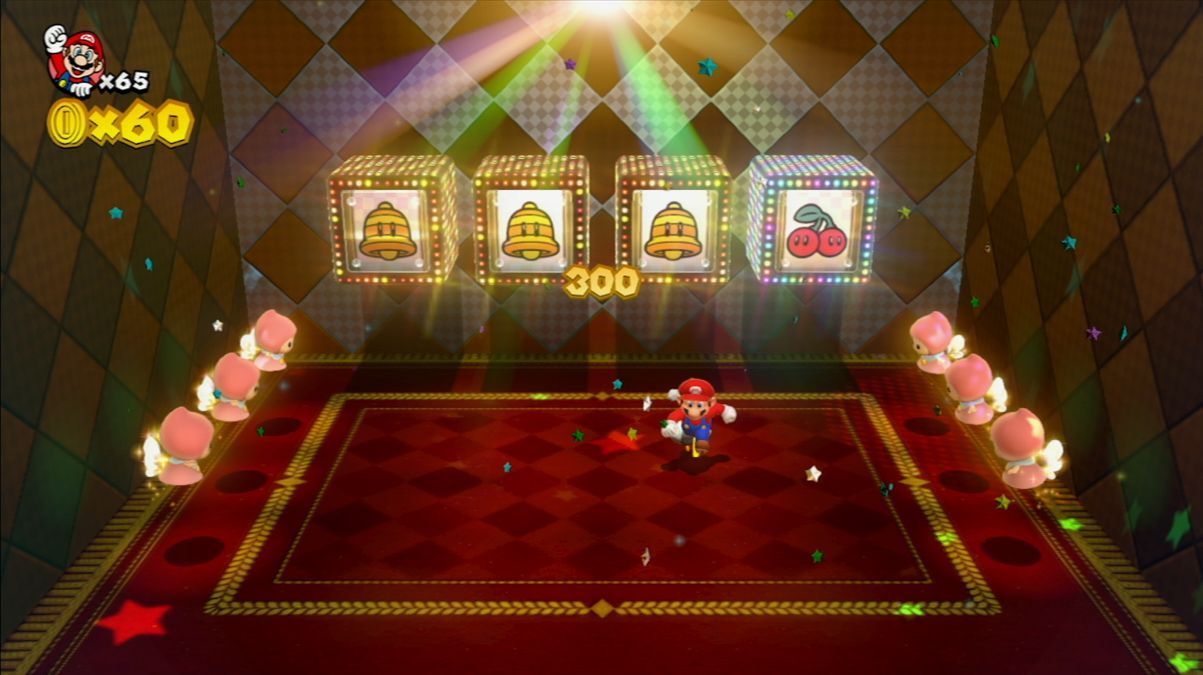The image size is (1203, 675).
Task: Select the cherry slot block
Action: pos(812,222)
